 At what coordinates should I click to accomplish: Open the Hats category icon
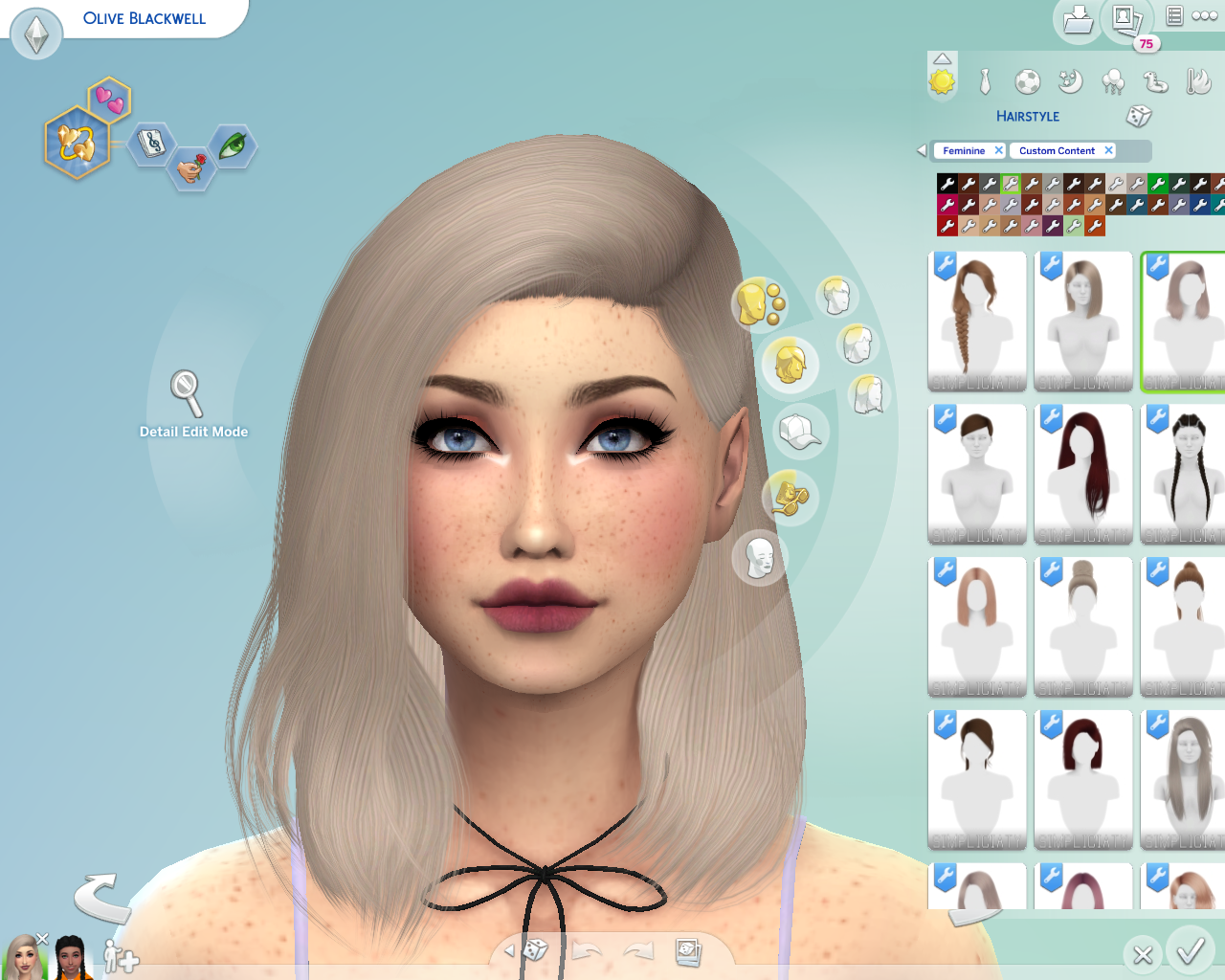[x=800, y=432]
